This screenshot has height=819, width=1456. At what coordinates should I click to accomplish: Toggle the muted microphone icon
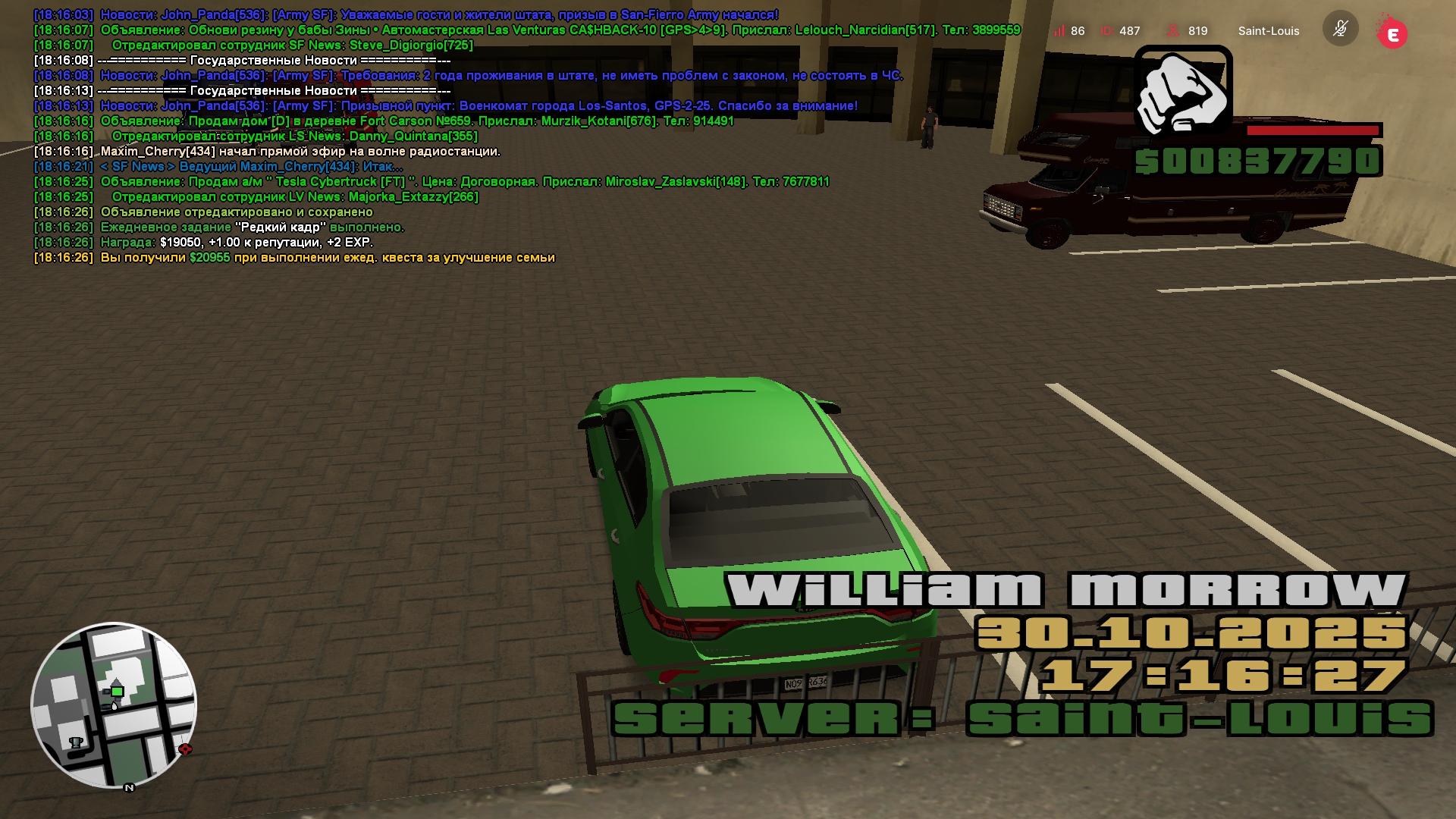(1340, 29)
